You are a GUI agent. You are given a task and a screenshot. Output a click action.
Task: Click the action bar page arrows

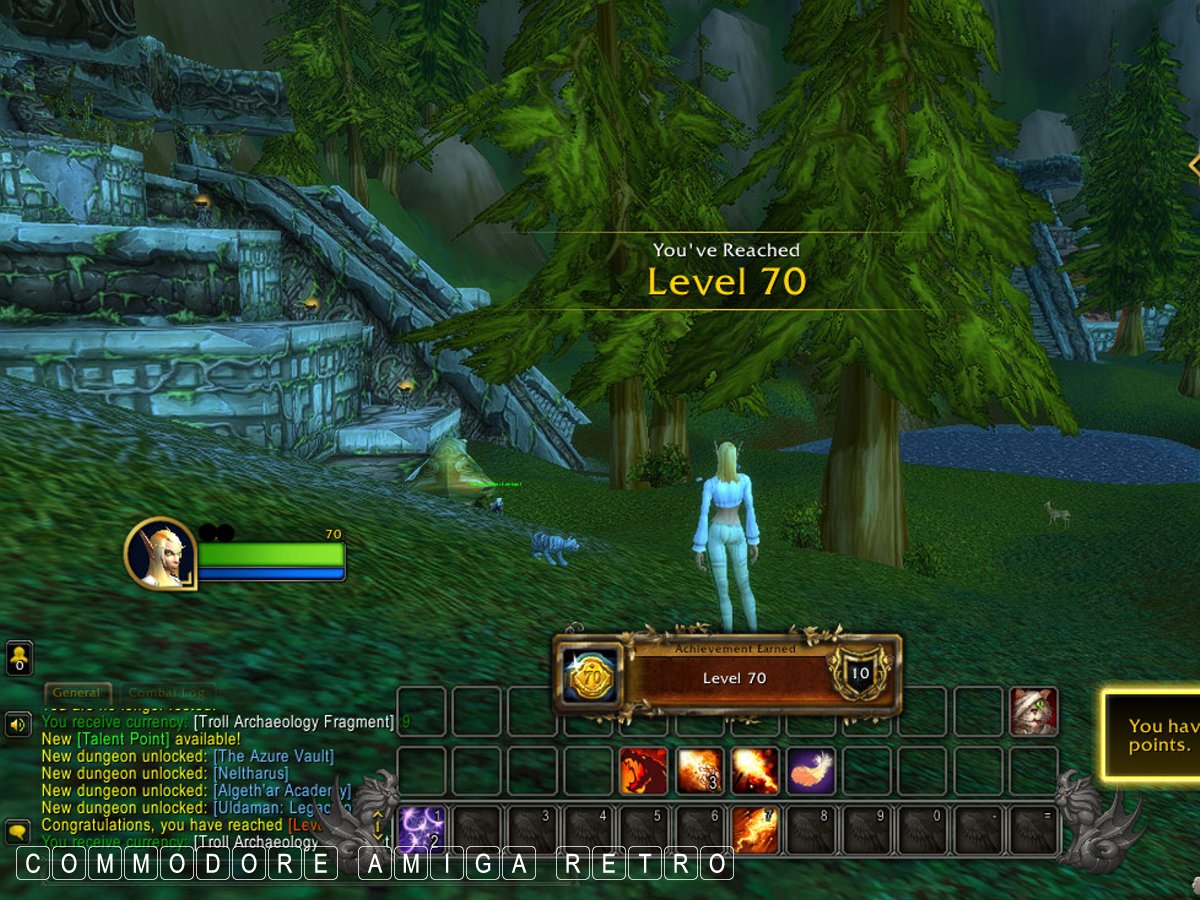378,827
